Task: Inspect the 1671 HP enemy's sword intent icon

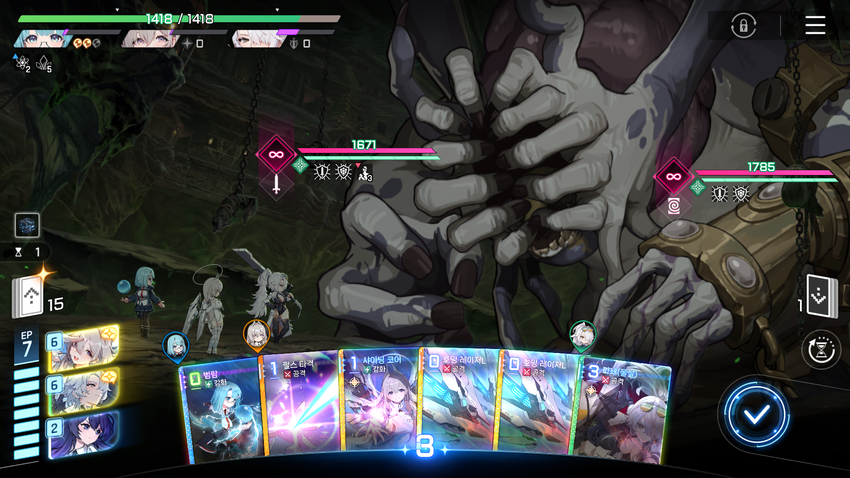Action: [x=276, y=185]
